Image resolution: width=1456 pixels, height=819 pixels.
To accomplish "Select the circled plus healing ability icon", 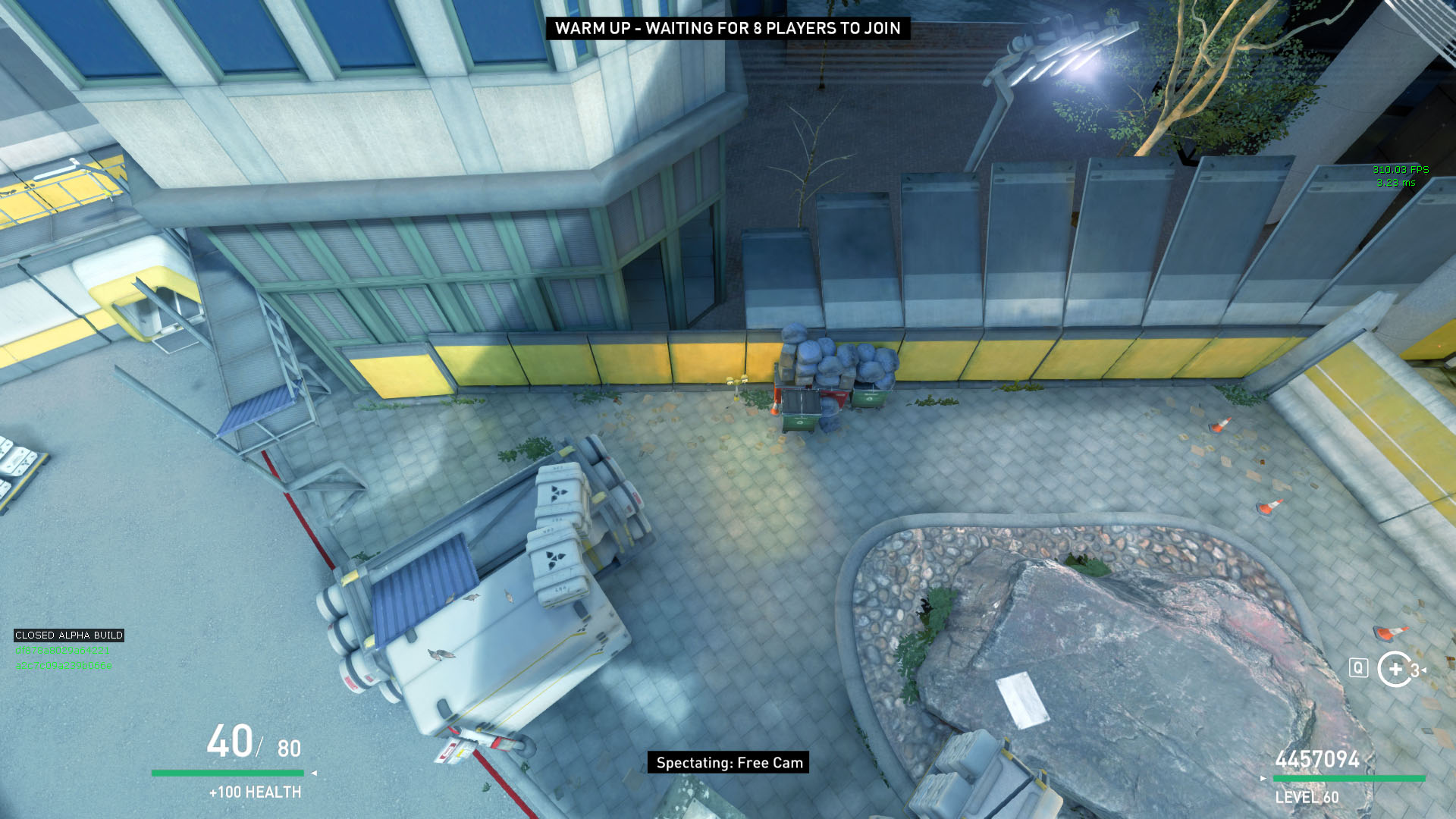I will tap(1395, 669).
